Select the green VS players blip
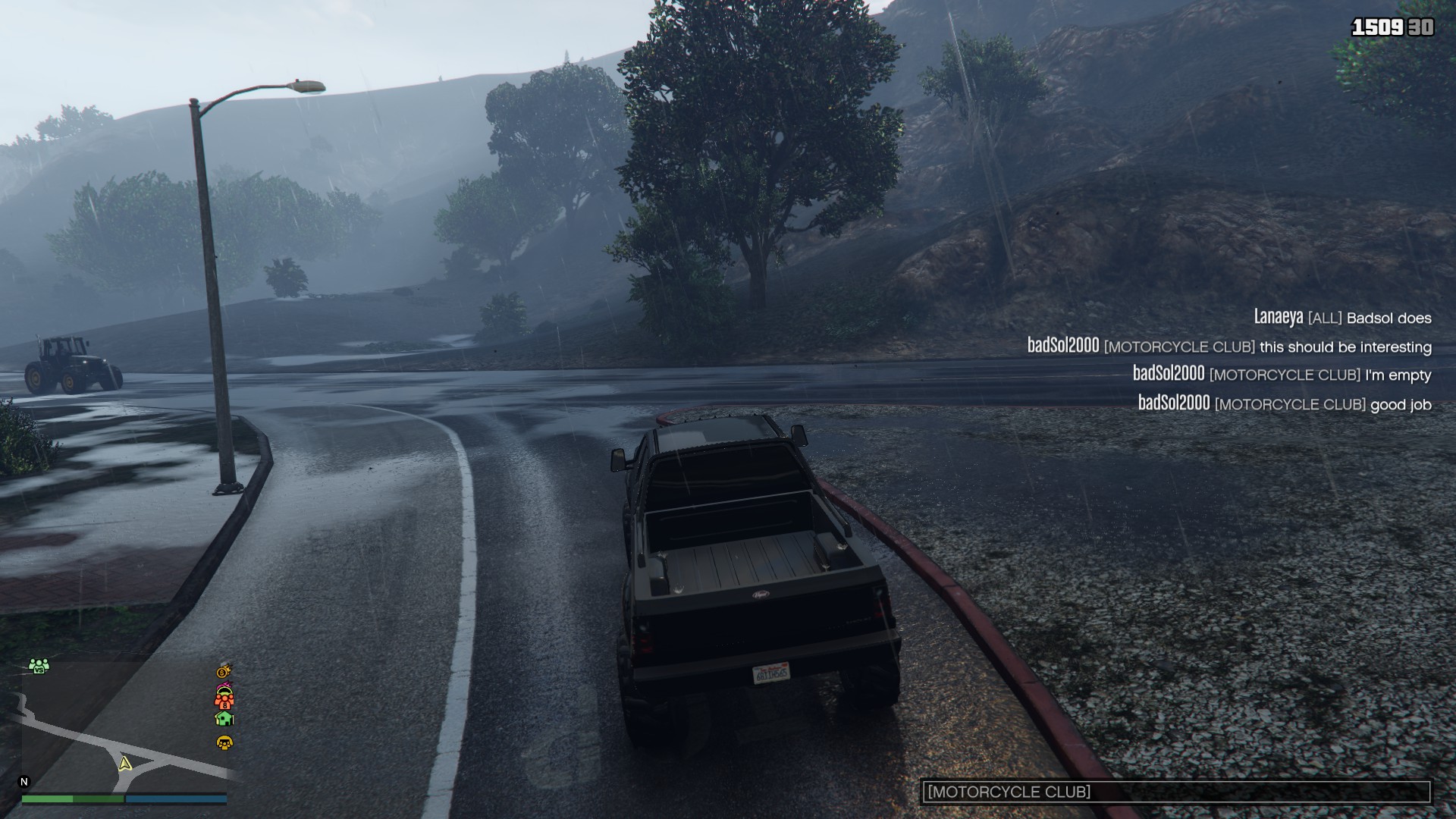The image size is (1456, 819). pyautogui.click(x=39, y=666)
